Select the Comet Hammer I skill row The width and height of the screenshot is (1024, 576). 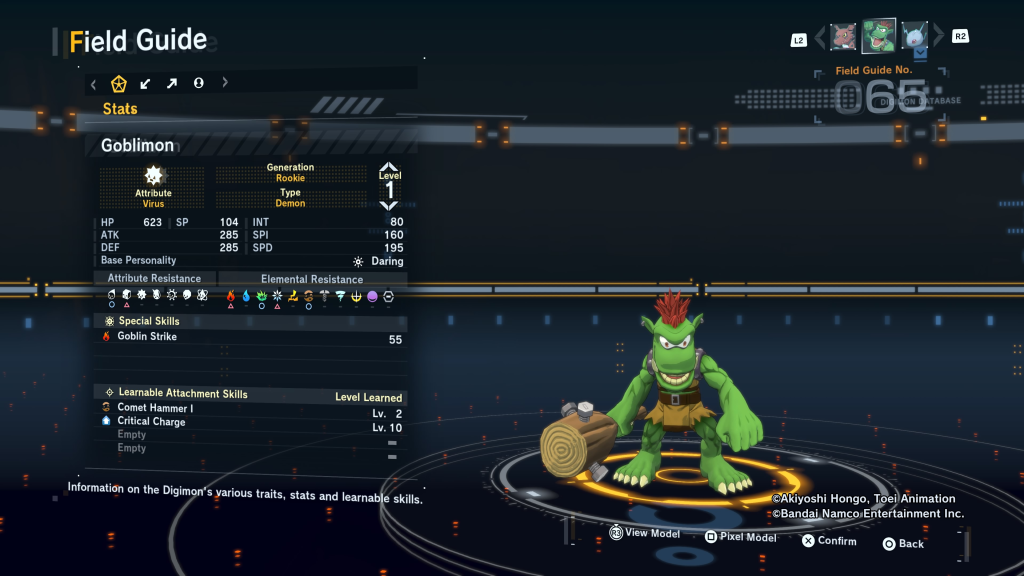[x=155, y=408]
